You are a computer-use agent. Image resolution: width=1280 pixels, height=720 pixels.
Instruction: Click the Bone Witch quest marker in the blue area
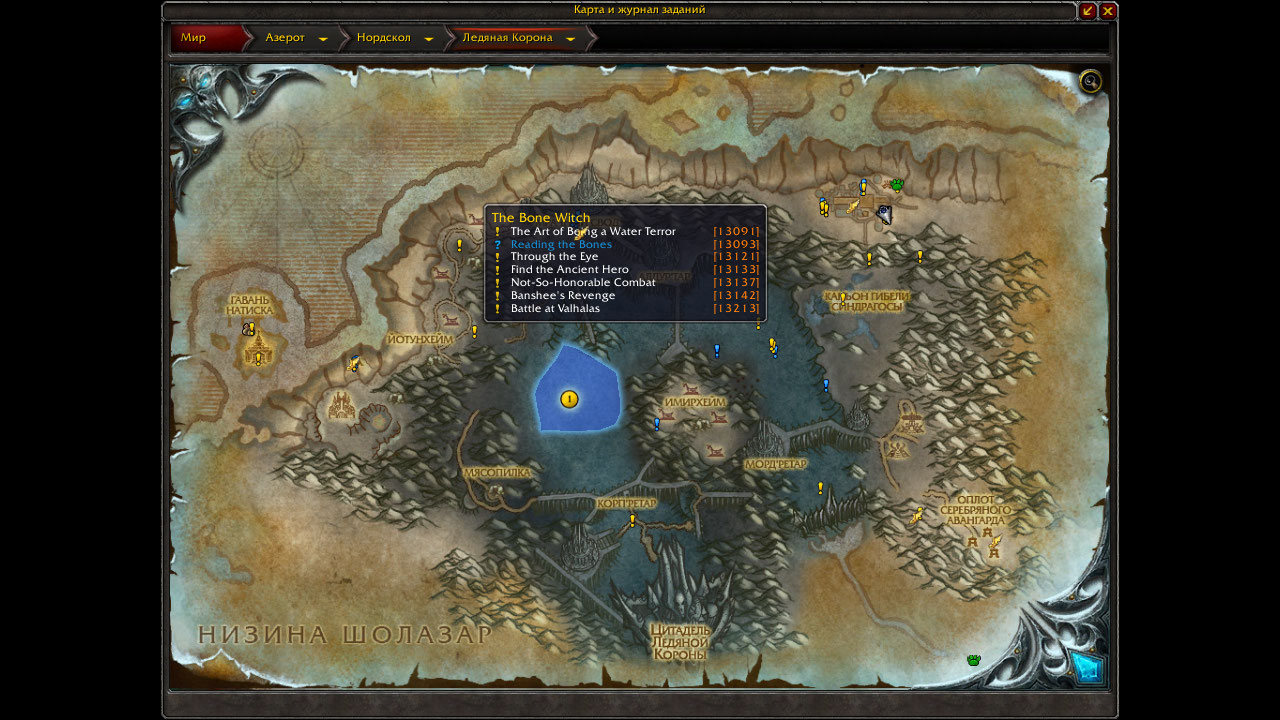tap(569, 400)
